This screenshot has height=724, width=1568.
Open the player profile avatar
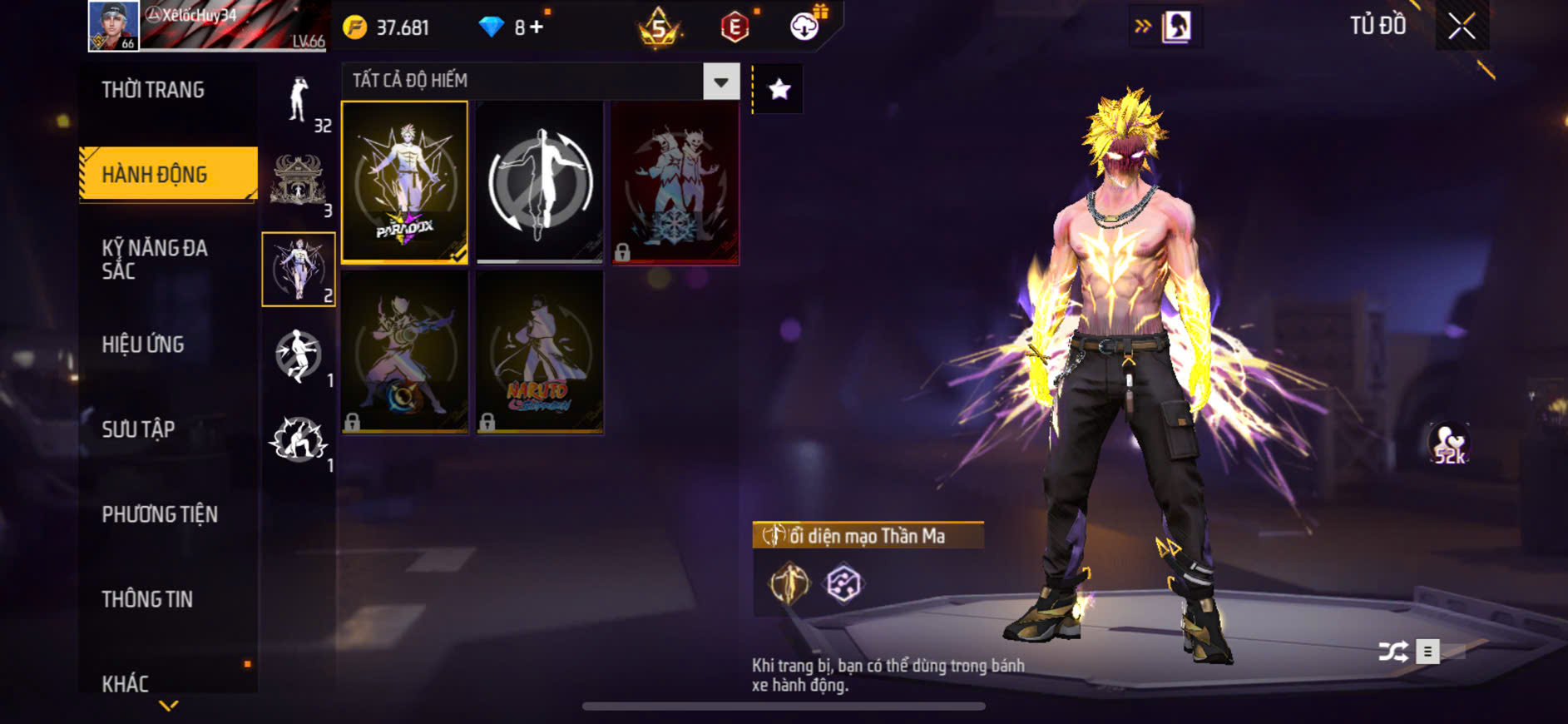[x=114, y=26]
